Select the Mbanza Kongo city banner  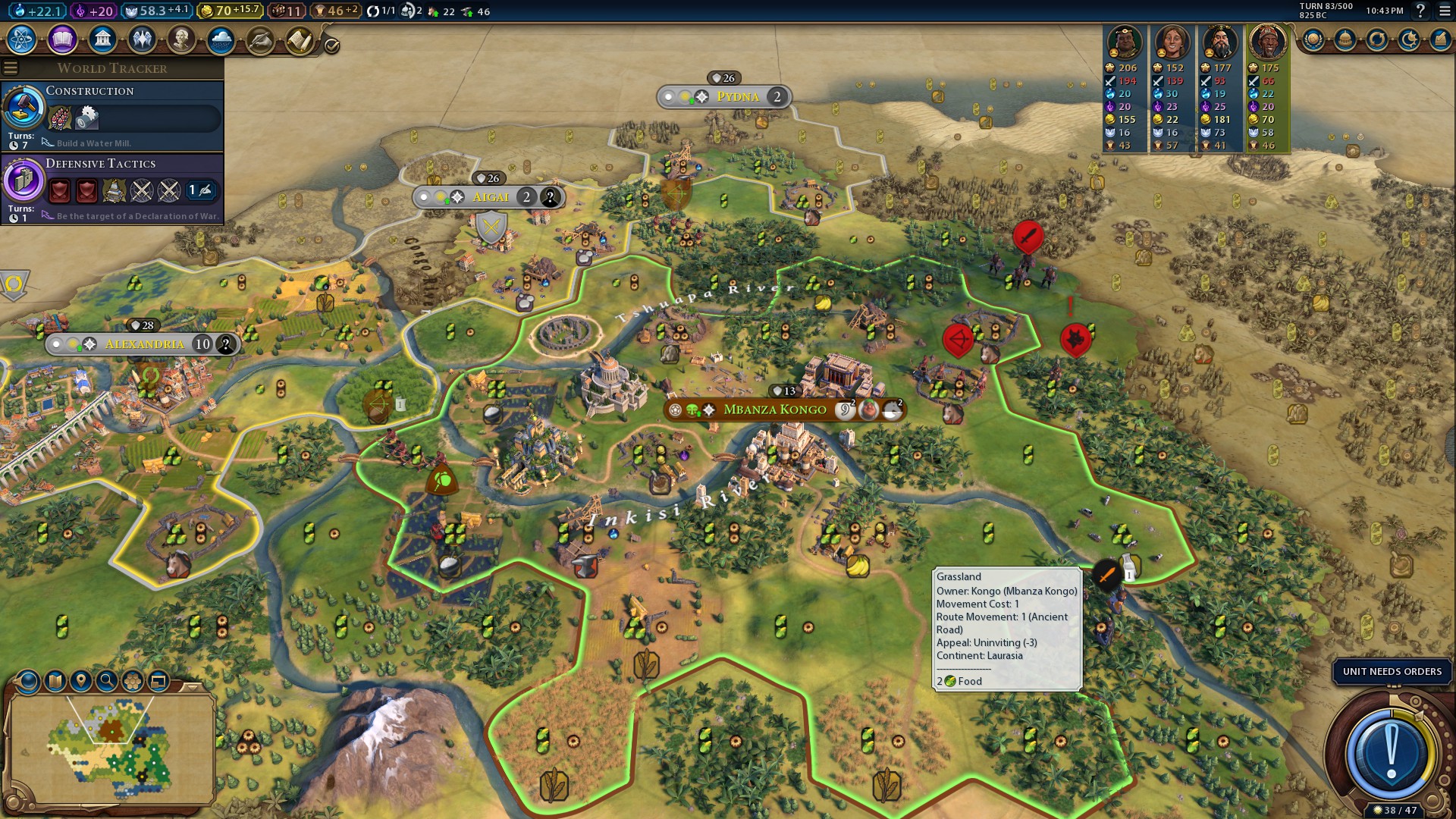[774, 409]
